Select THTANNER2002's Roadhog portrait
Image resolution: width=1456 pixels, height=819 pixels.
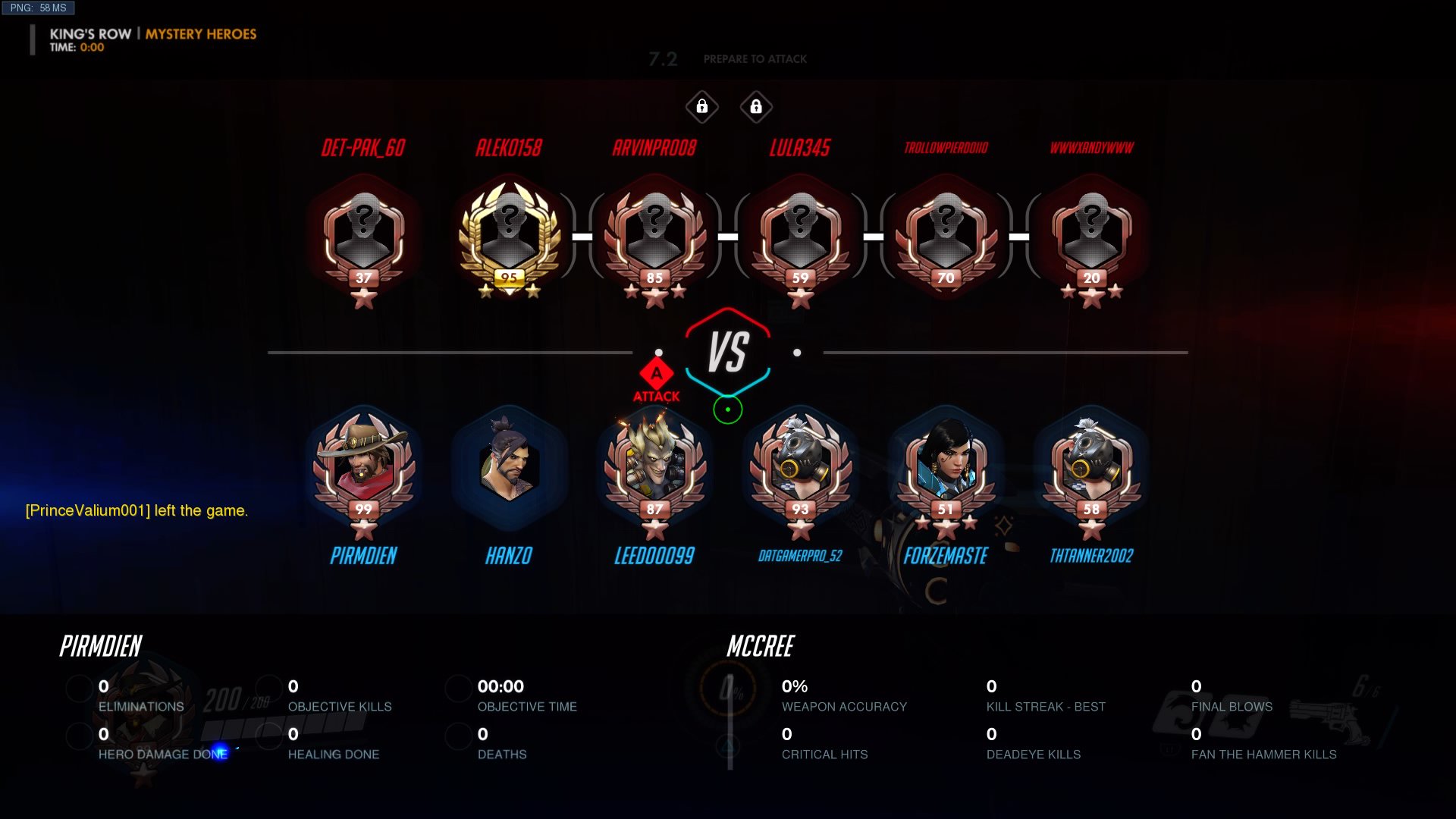click(x=1091, y=464)
